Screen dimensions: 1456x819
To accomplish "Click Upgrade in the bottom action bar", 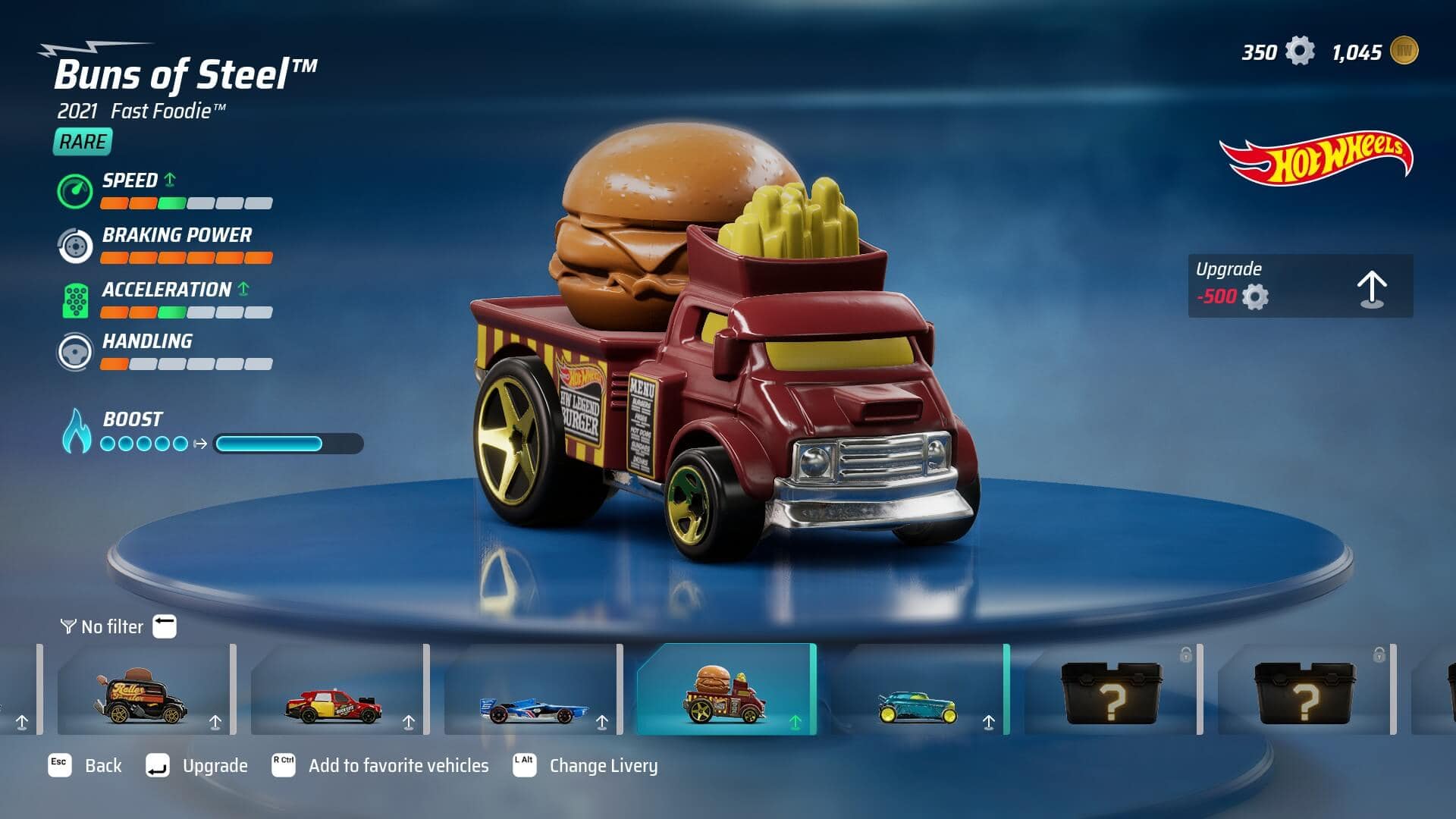I will click(197, 766).
